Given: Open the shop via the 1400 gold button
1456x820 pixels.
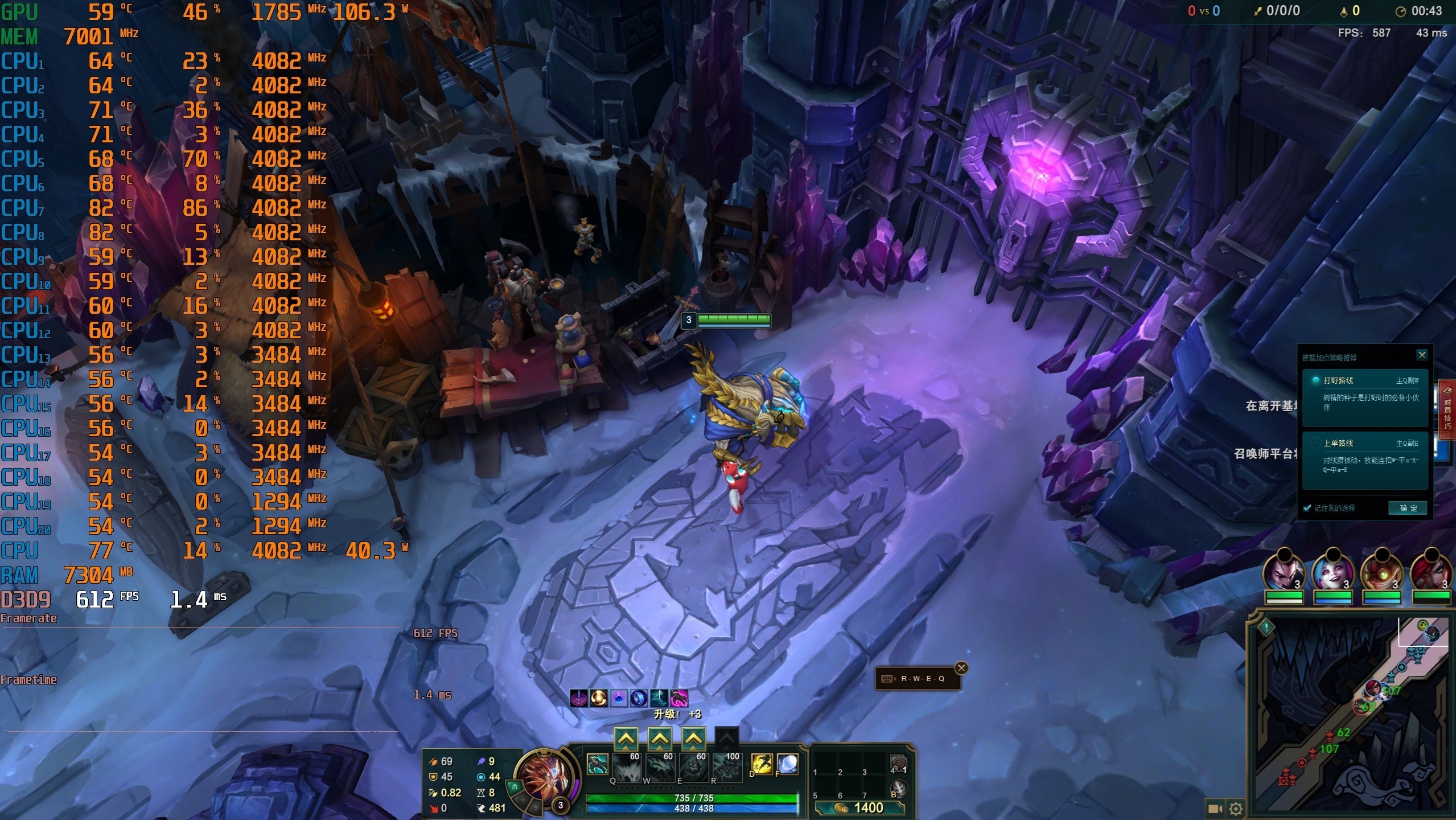Looking at the screenshot, I should [859, 807].
